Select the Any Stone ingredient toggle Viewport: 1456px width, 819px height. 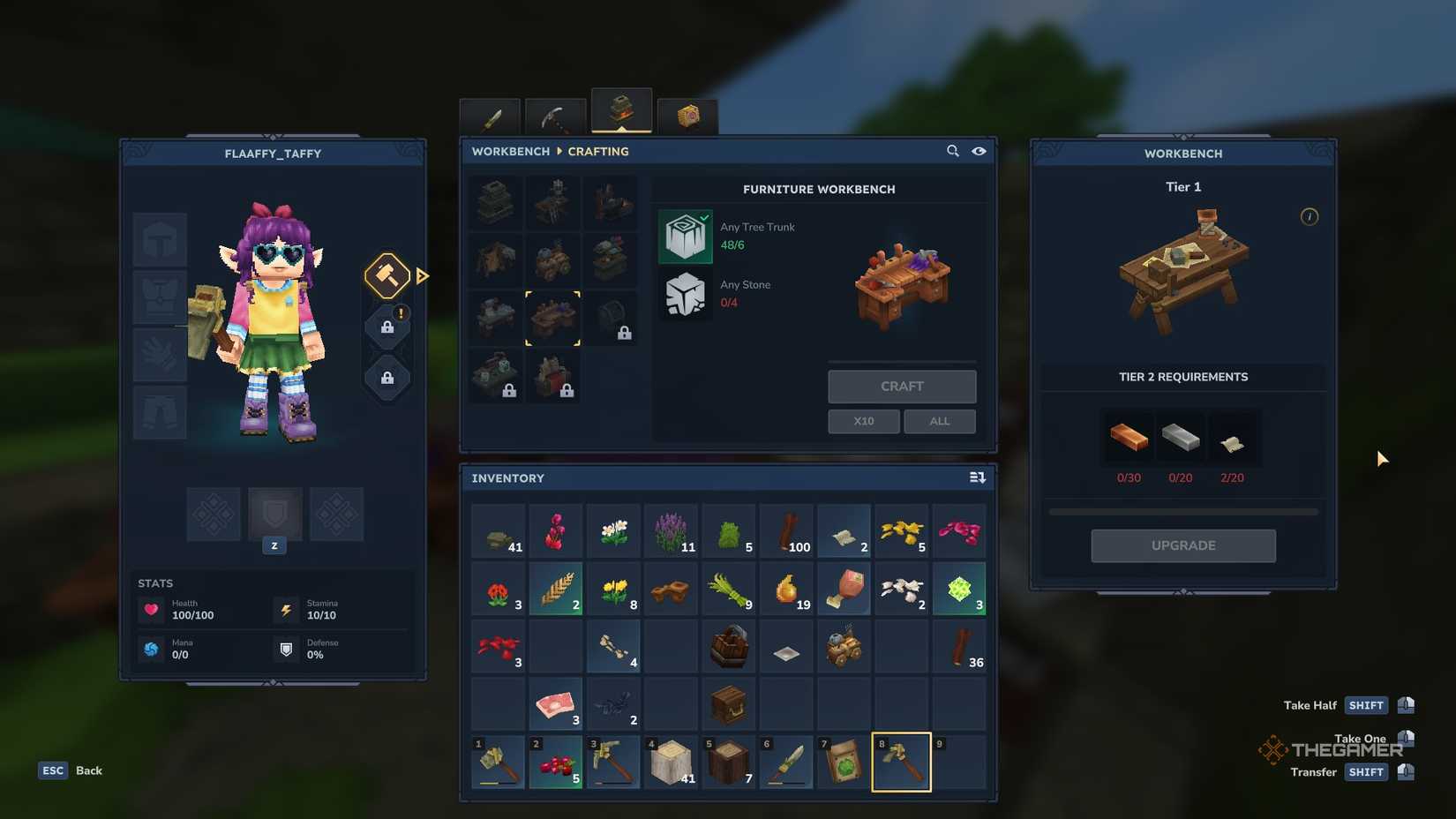tap(686, 294)
